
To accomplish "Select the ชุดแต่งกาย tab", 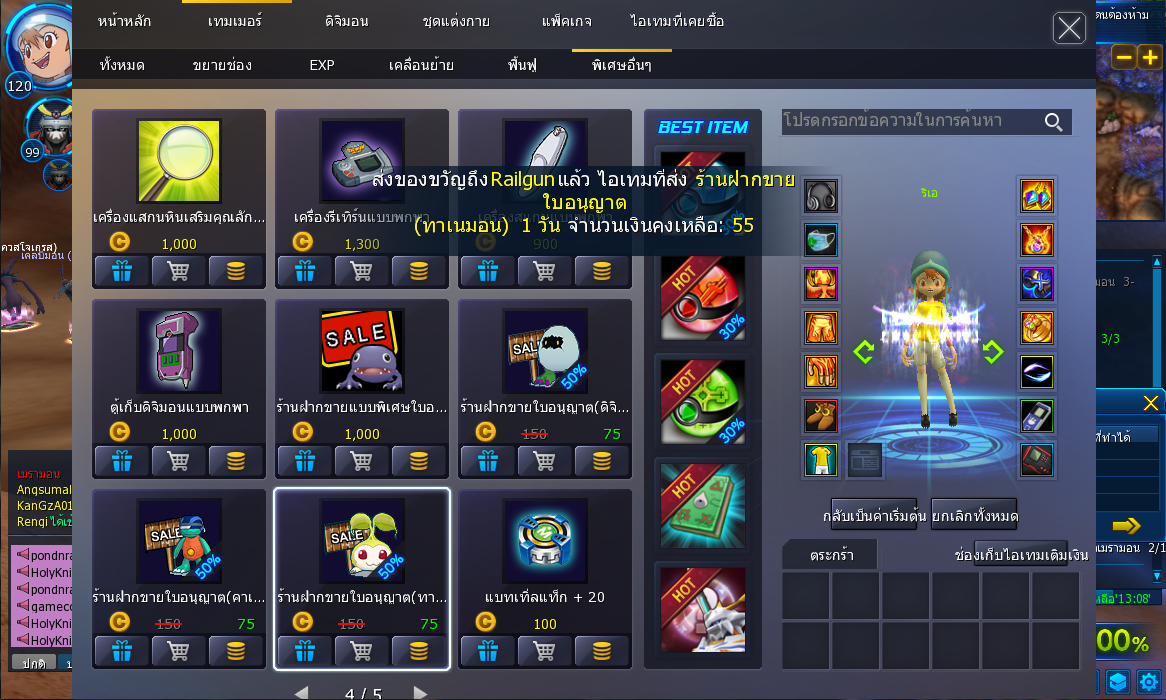I will [456, 21].
